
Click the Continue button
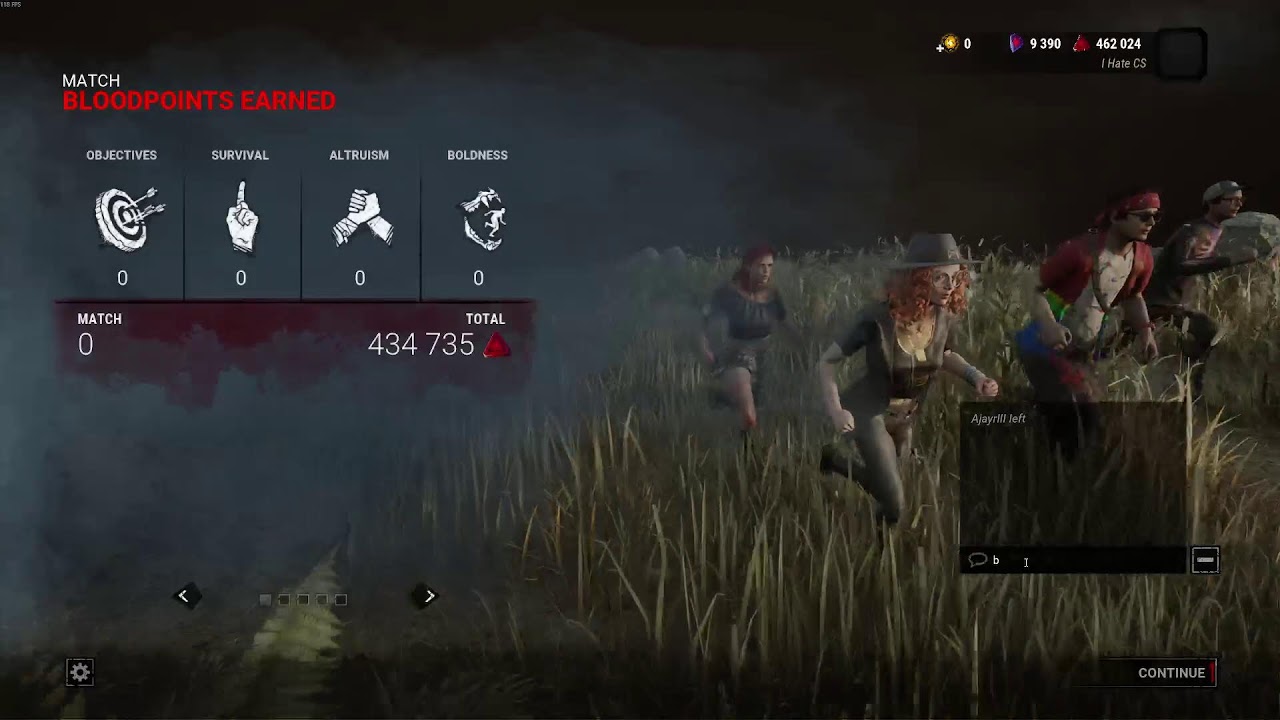point(1172,673)
